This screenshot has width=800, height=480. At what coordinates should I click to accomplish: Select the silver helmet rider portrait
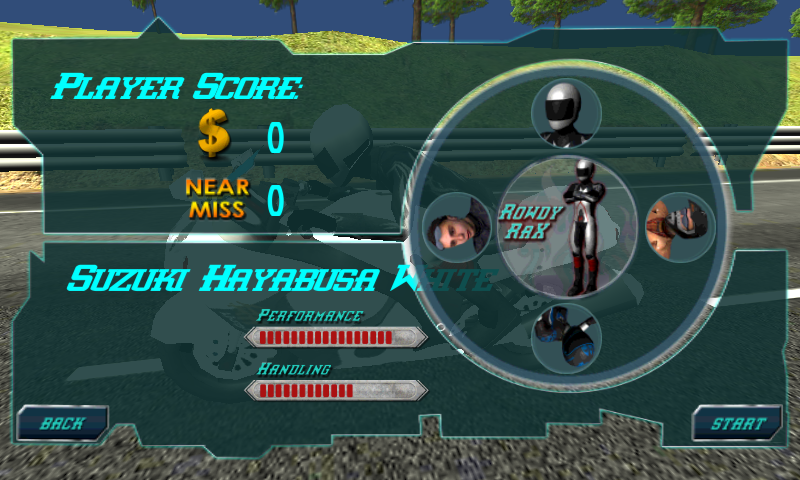pyautogui.click(x=566, y=113)
